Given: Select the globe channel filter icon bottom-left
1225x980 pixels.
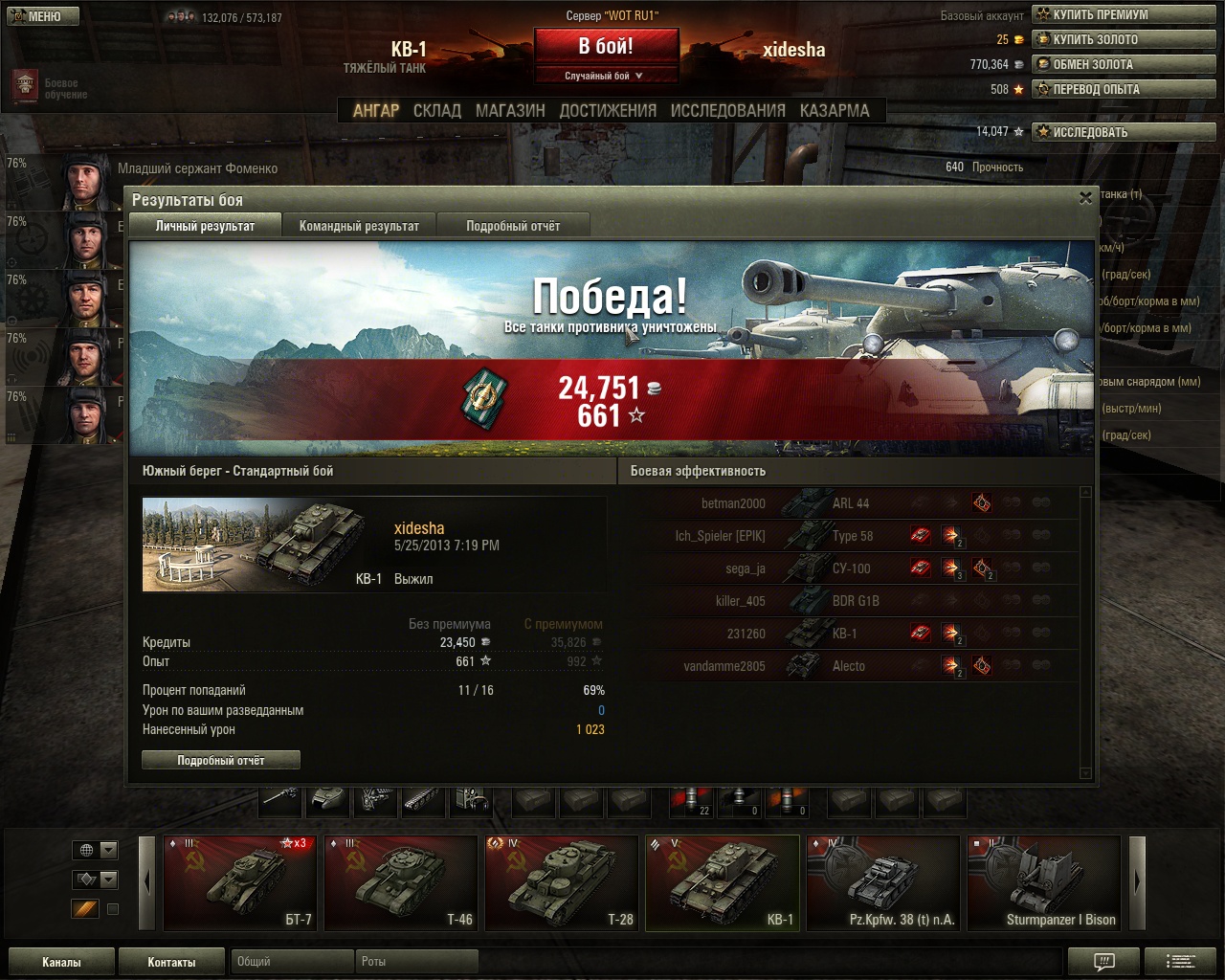Looking at the screenshot, I should click(x=86, y=850).
